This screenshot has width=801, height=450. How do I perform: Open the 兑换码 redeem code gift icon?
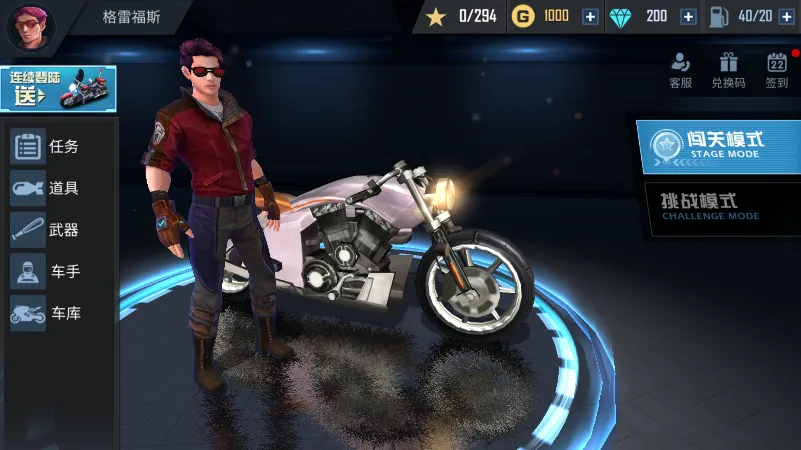click(728, 70)
